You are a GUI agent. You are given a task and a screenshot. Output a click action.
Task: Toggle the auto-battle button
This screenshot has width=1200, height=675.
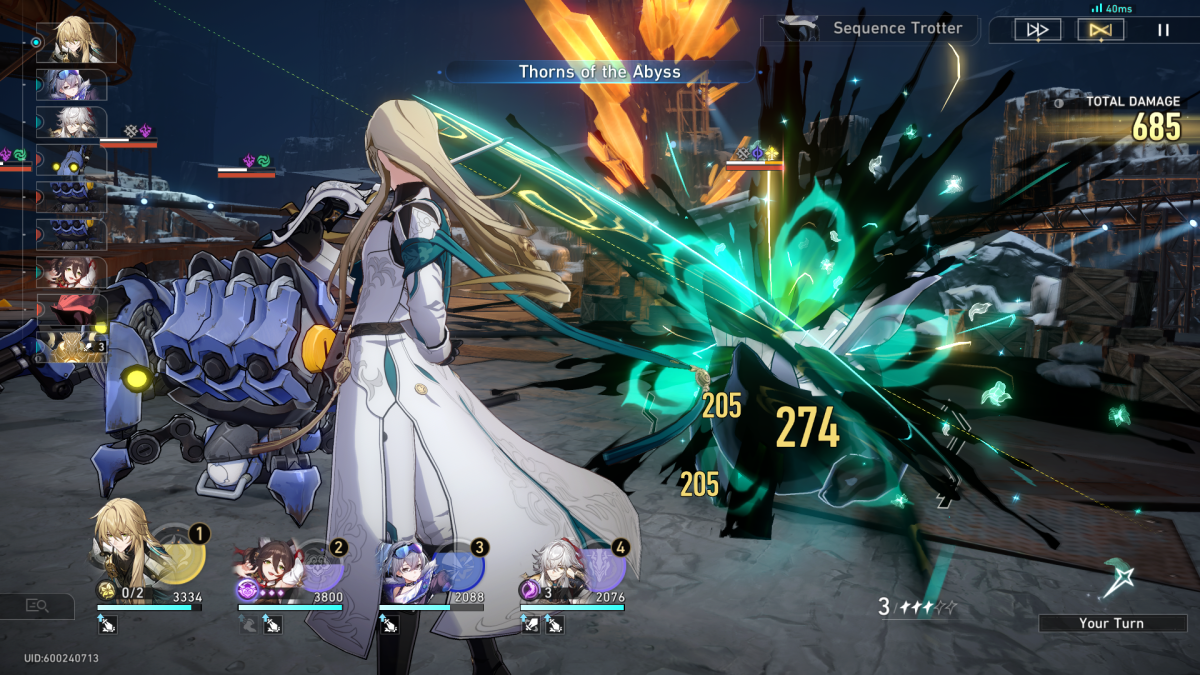pos(1100,30)
